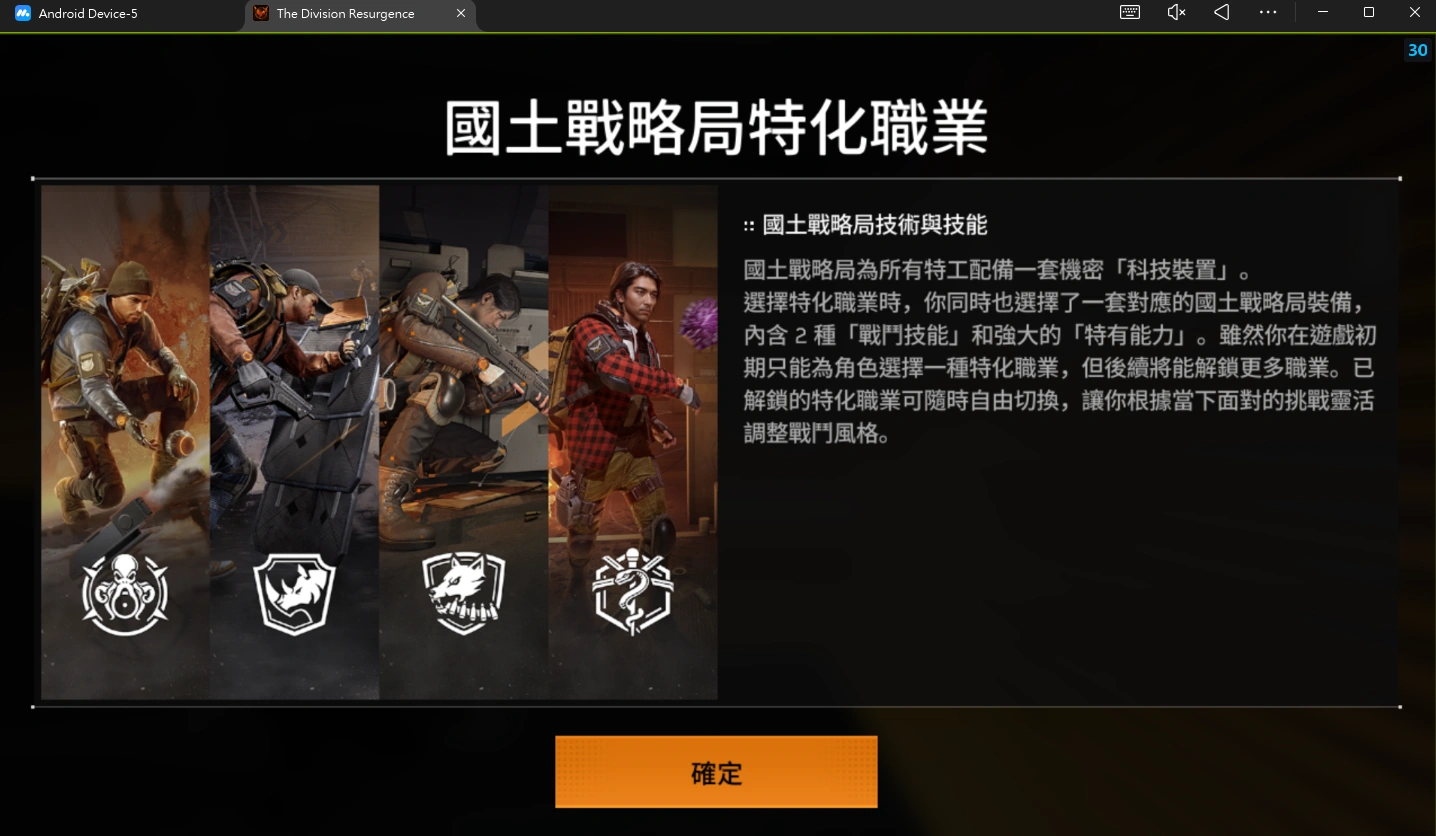Click the Android back navigation arrow

tap(1221, 12)
